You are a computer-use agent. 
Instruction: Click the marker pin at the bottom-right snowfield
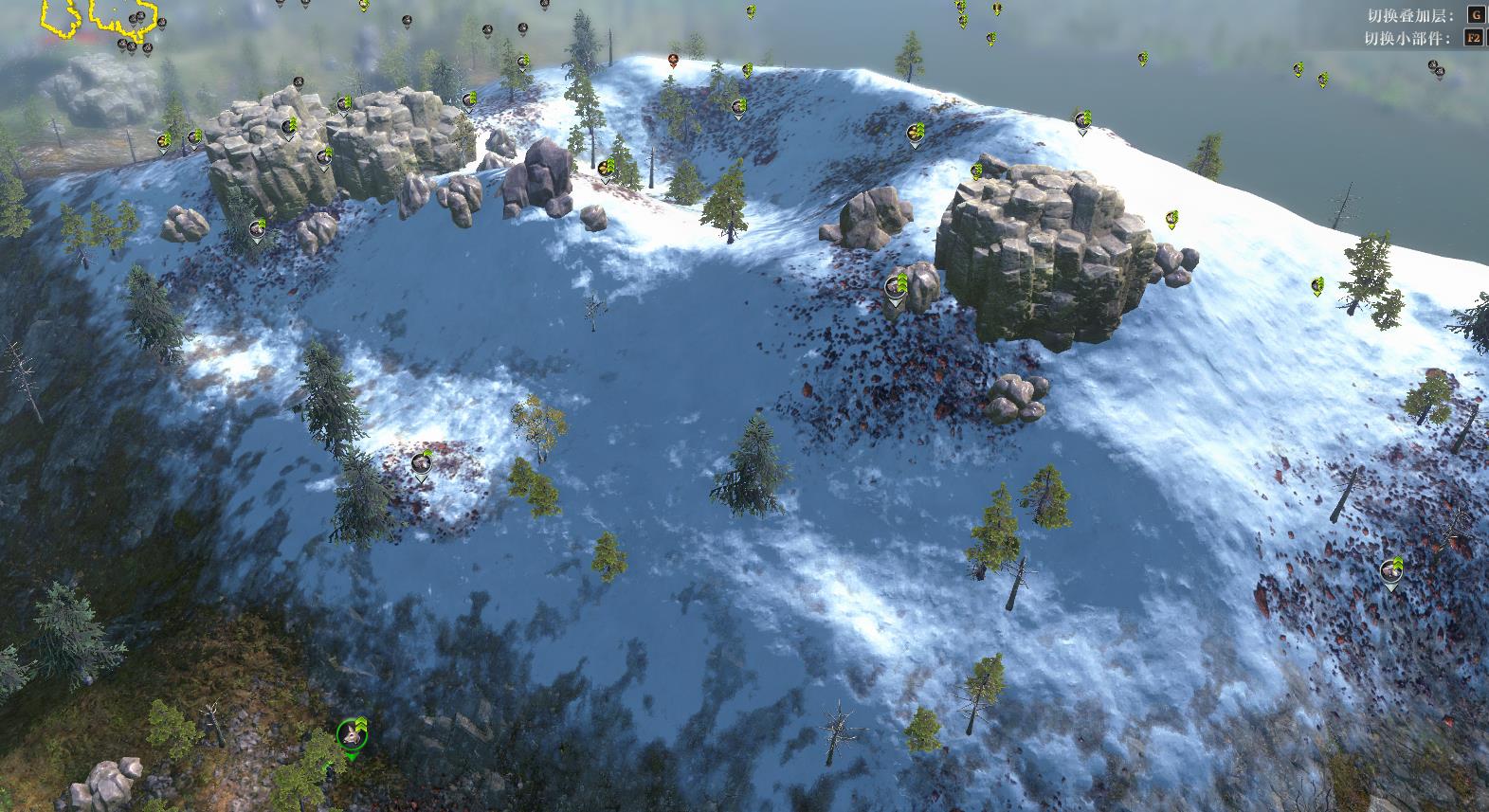pyautogui.click(x=1389, y=573)
